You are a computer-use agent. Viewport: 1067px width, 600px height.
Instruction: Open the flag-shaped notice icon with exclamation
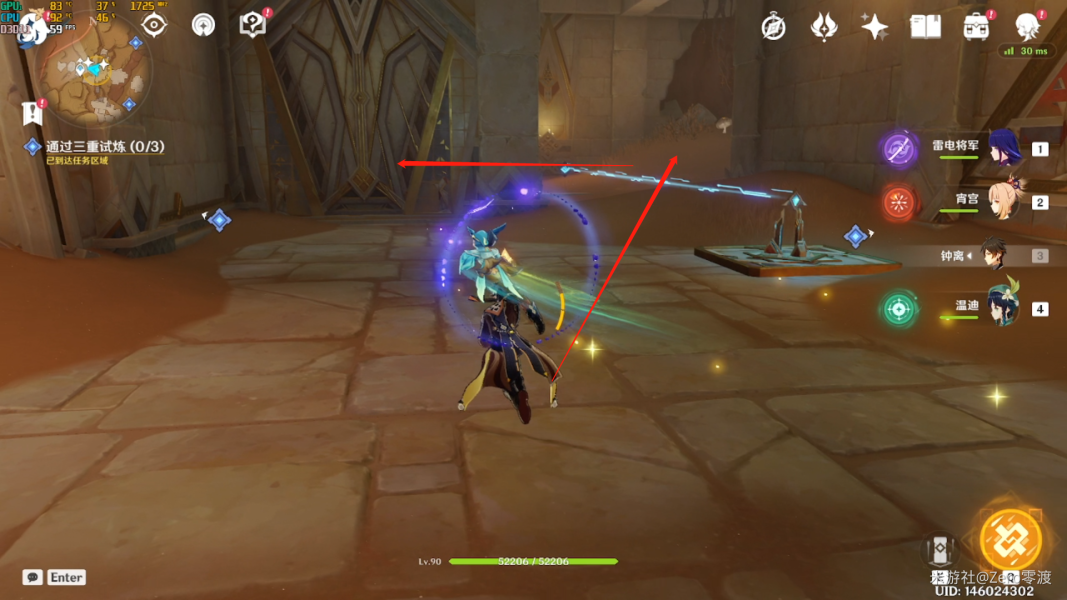[x=33, y=112]
